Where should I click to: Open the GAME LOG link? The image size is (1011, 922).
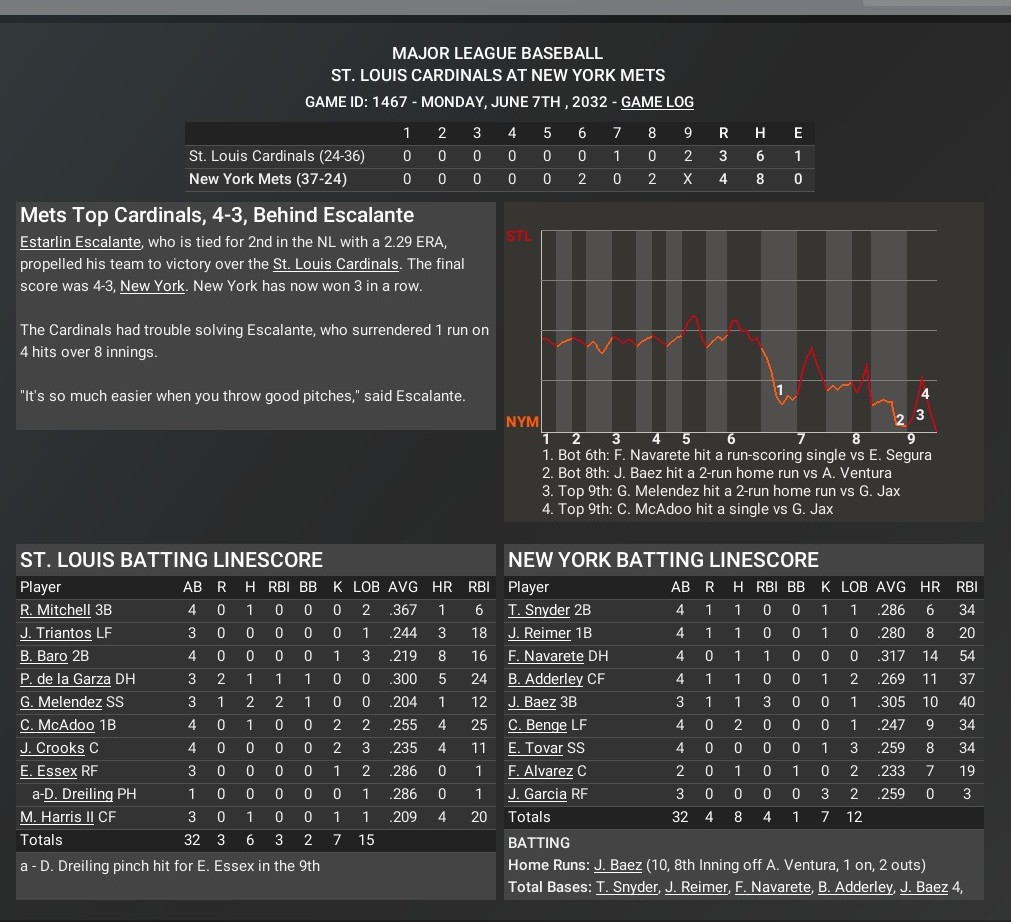point(657,102)
